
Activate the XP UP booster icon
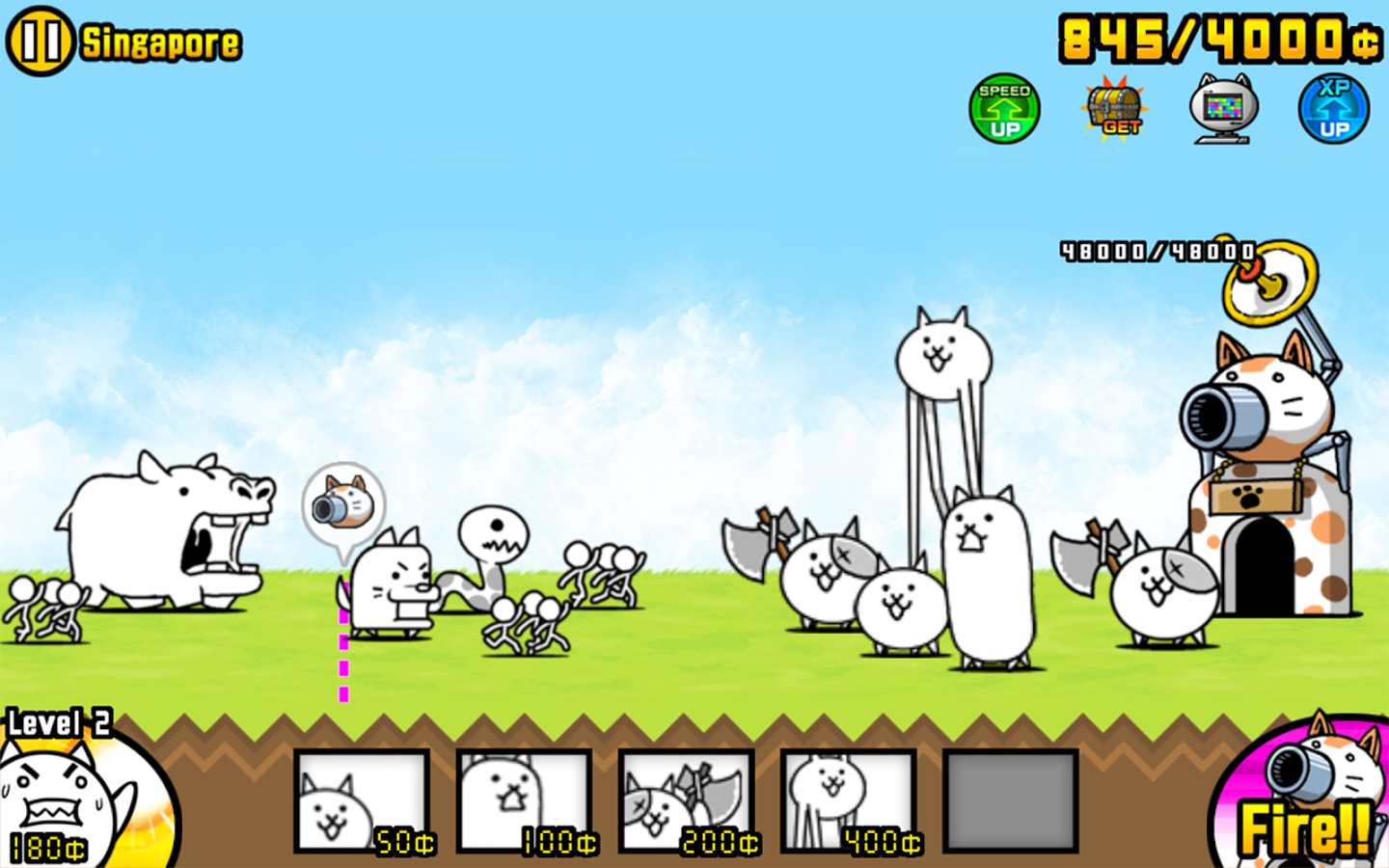click(x=1333, y=108)
